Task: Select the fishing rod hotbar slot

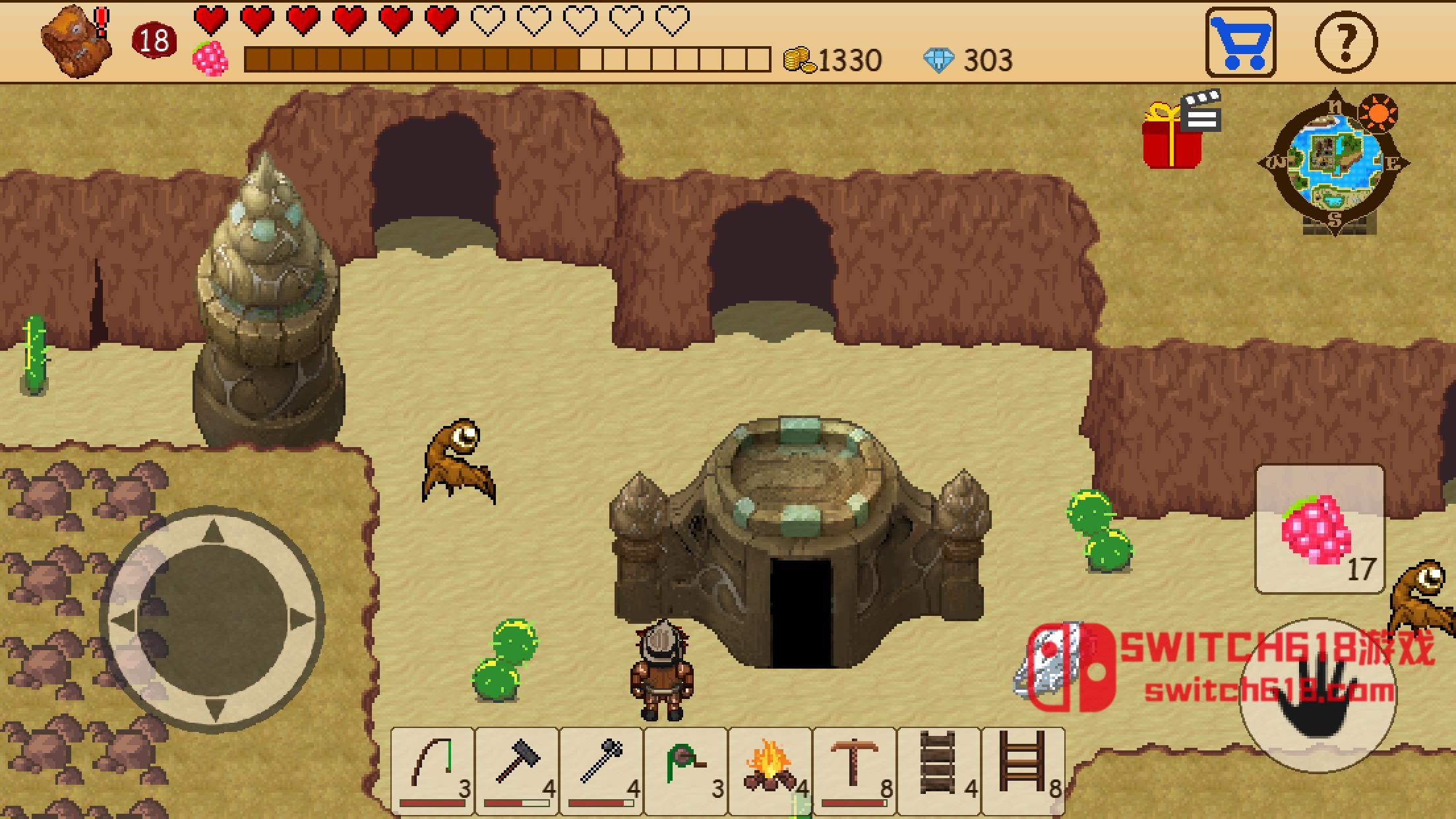Action: click(433, 768)
